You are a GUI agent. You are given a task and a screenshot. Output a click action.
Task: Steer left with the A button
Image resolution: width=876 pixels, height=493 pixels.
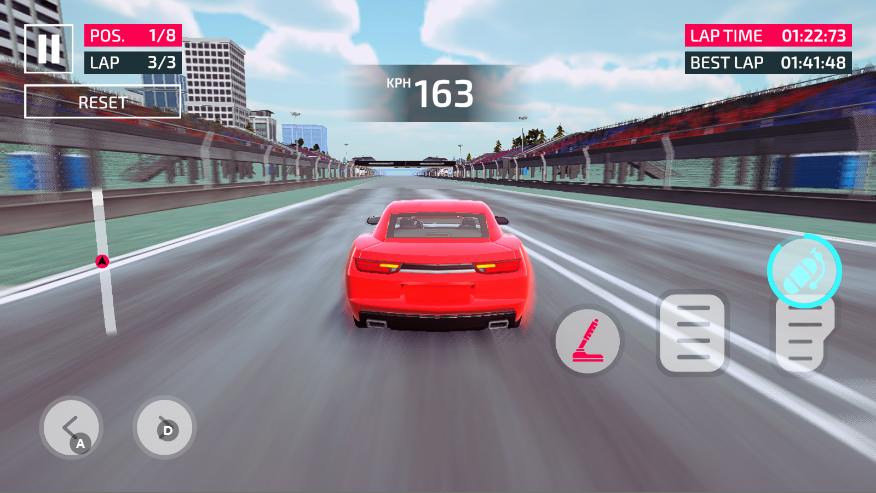tap(71, 428)
